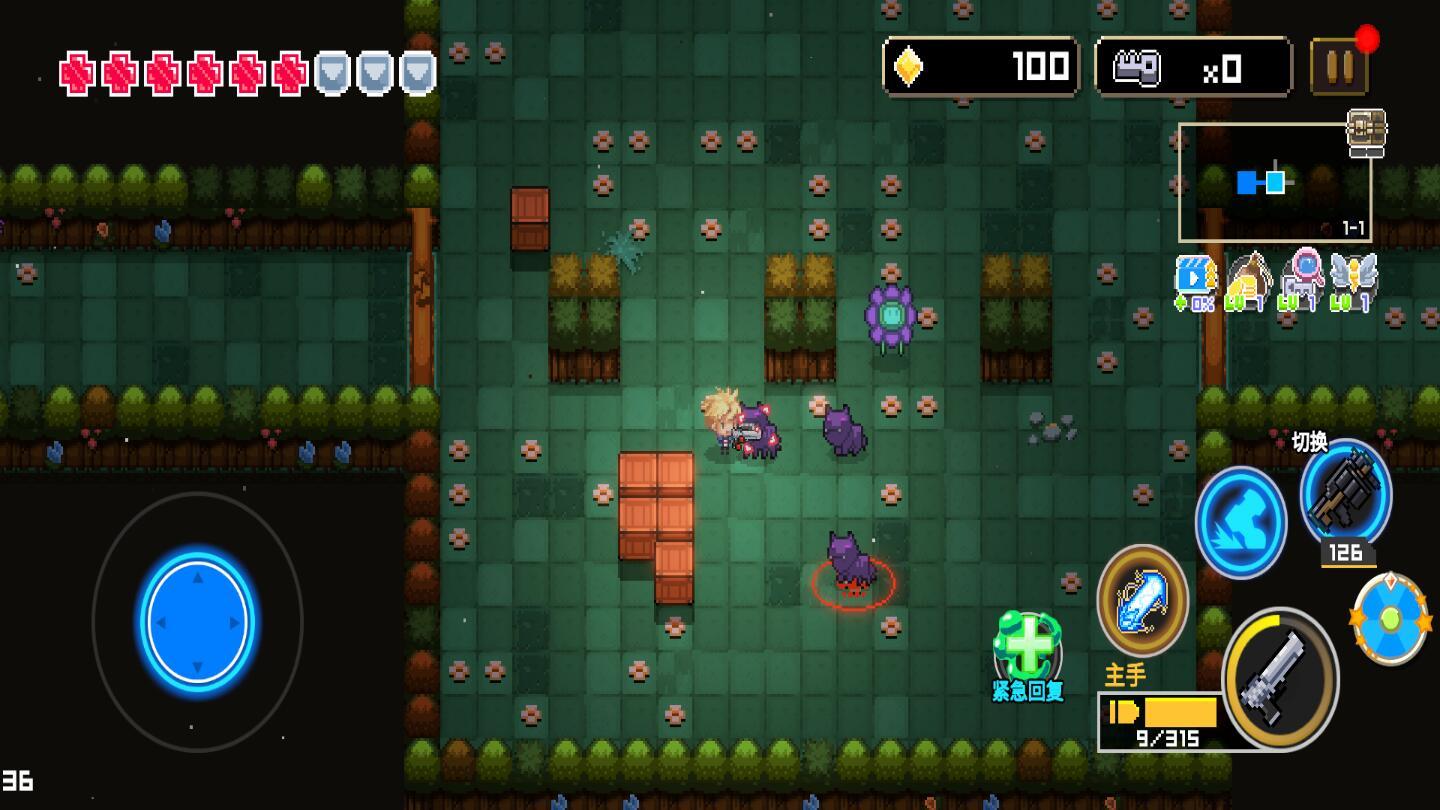Tap the blue video clip bonus icon
Viewport: 1440px width, 810px height.
[1195, 282]
